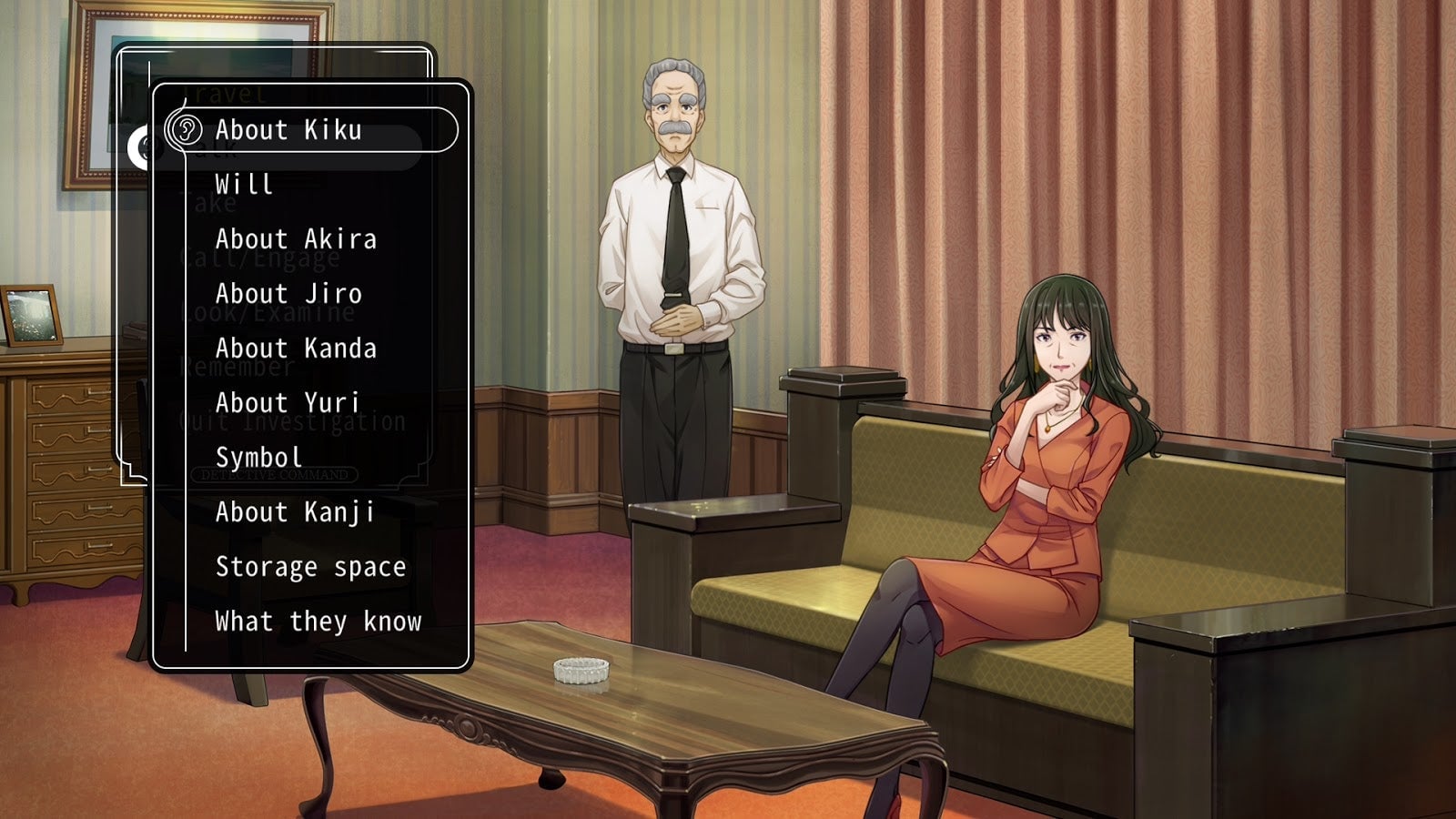Viewport: 1456px width, 819px height.
Task: Ask about the Storage space
Action: (310, 567)
